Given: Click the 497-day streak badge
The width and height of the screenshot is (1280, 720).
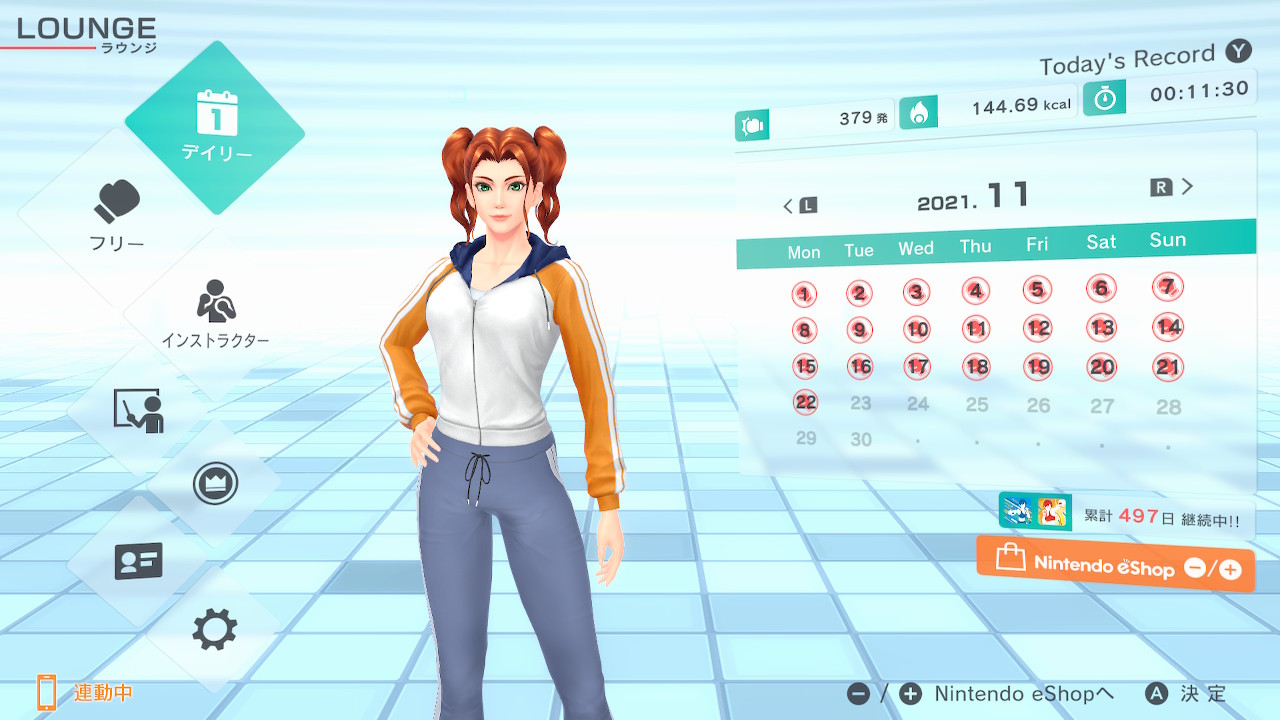Looking at the screenshot, I should coord(1126,516).
